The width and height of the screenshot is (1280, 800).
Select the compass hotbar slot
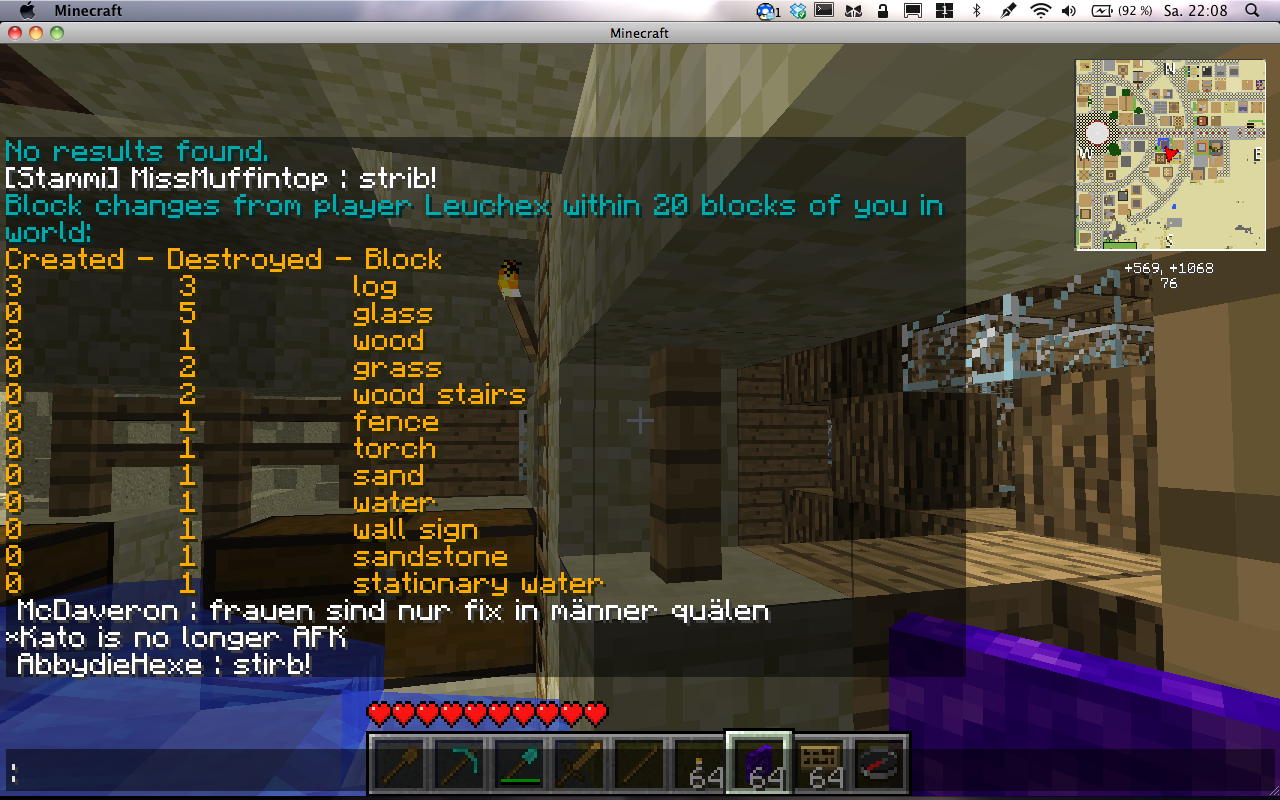880,765
